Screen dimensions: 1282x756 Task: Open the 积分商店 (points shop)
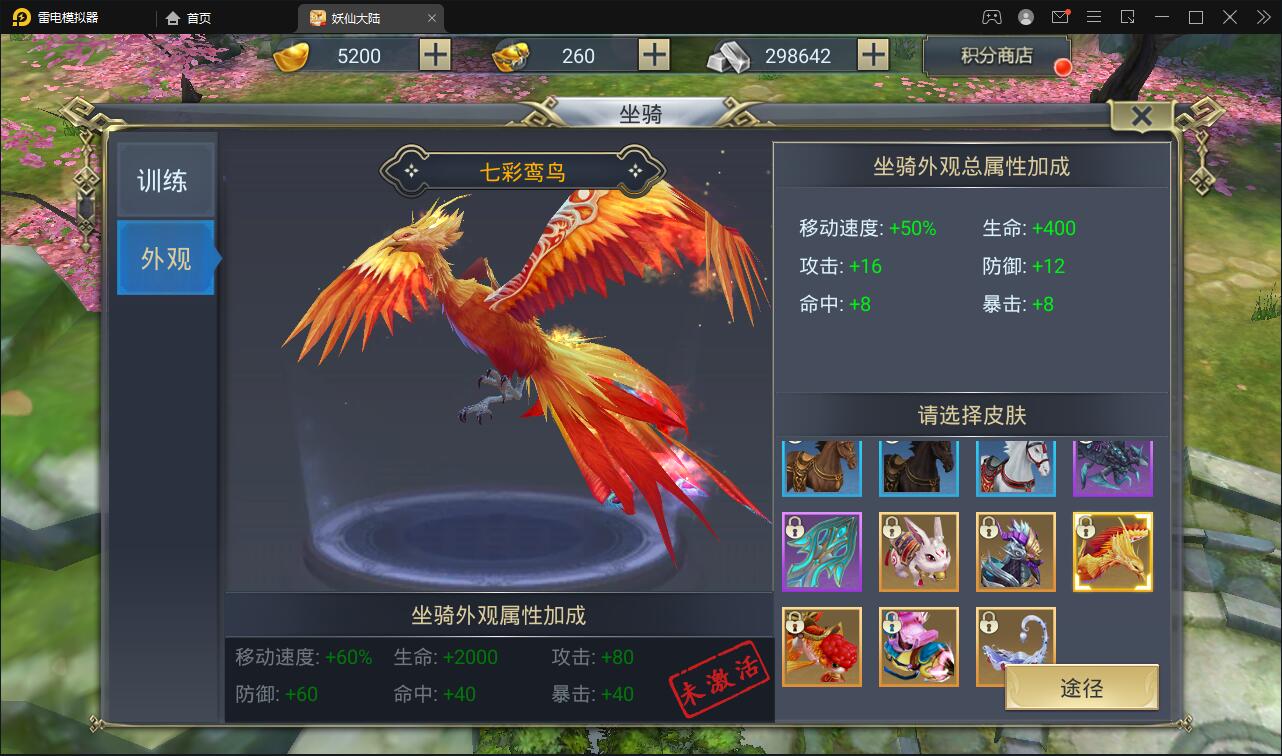[997, 56]
